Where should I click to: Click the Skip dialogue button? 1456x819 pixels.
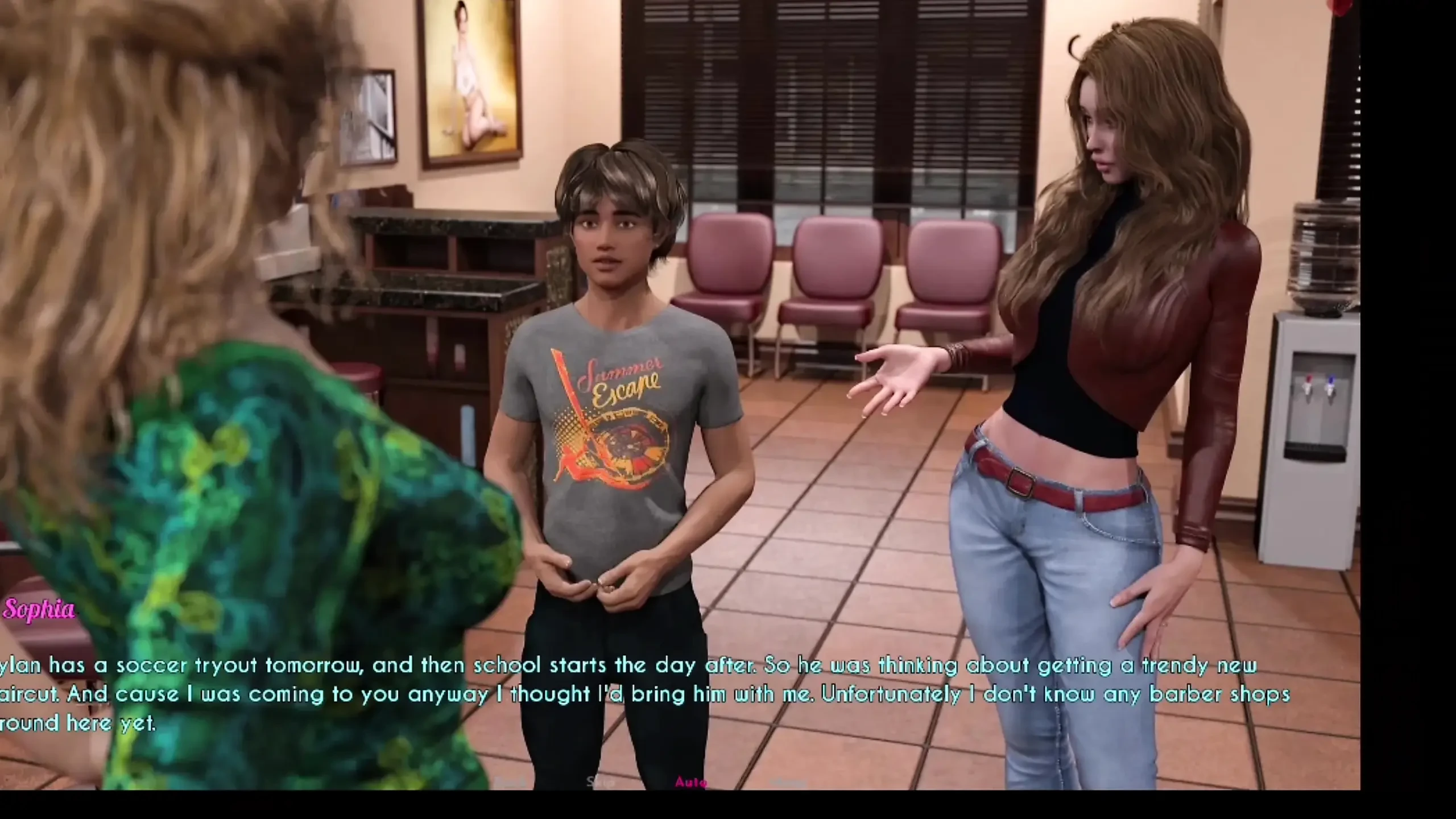coord(601,783)
